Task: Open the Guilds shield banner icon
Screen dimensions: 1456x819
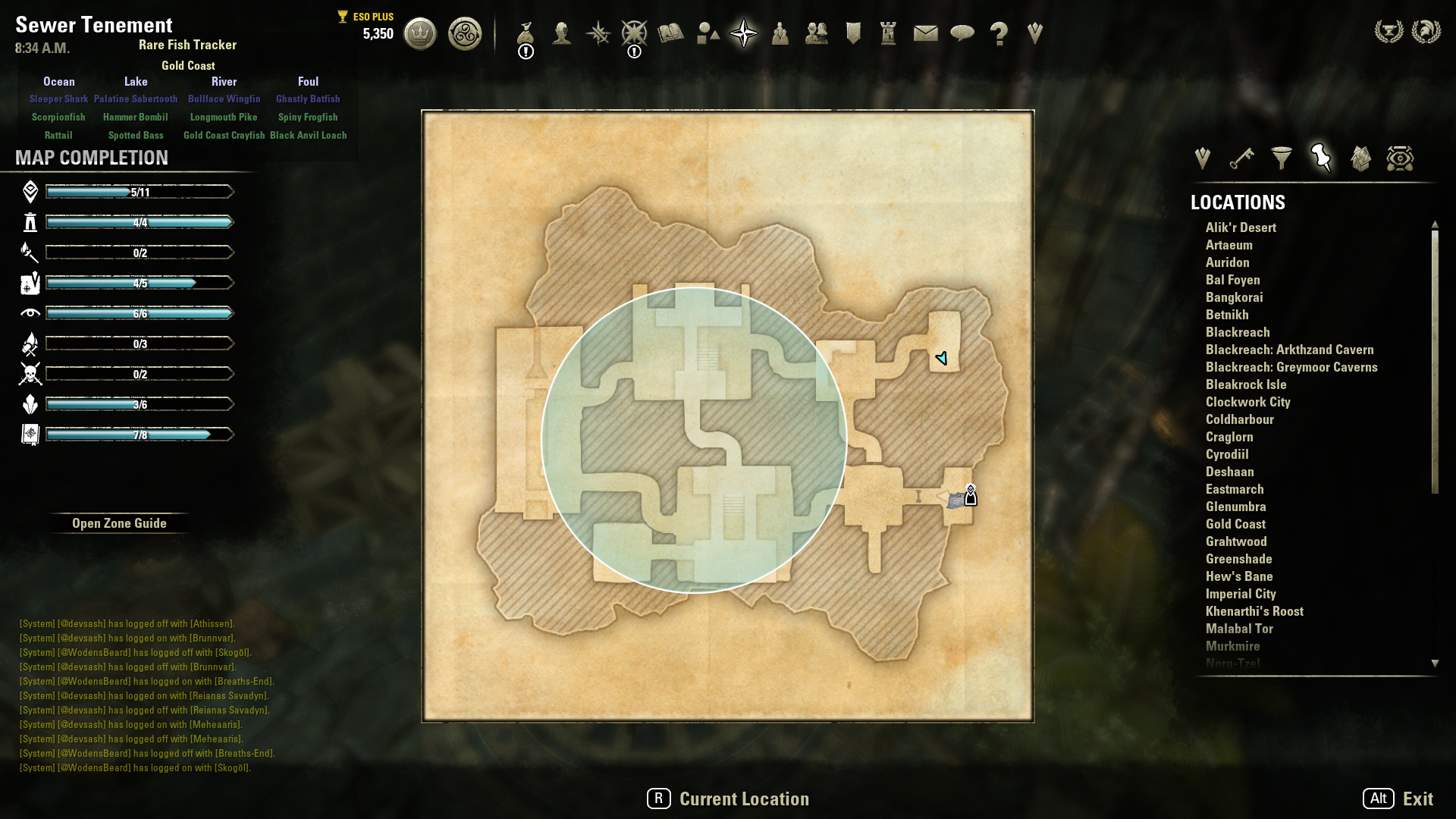Action: click(x=853, y=33)
